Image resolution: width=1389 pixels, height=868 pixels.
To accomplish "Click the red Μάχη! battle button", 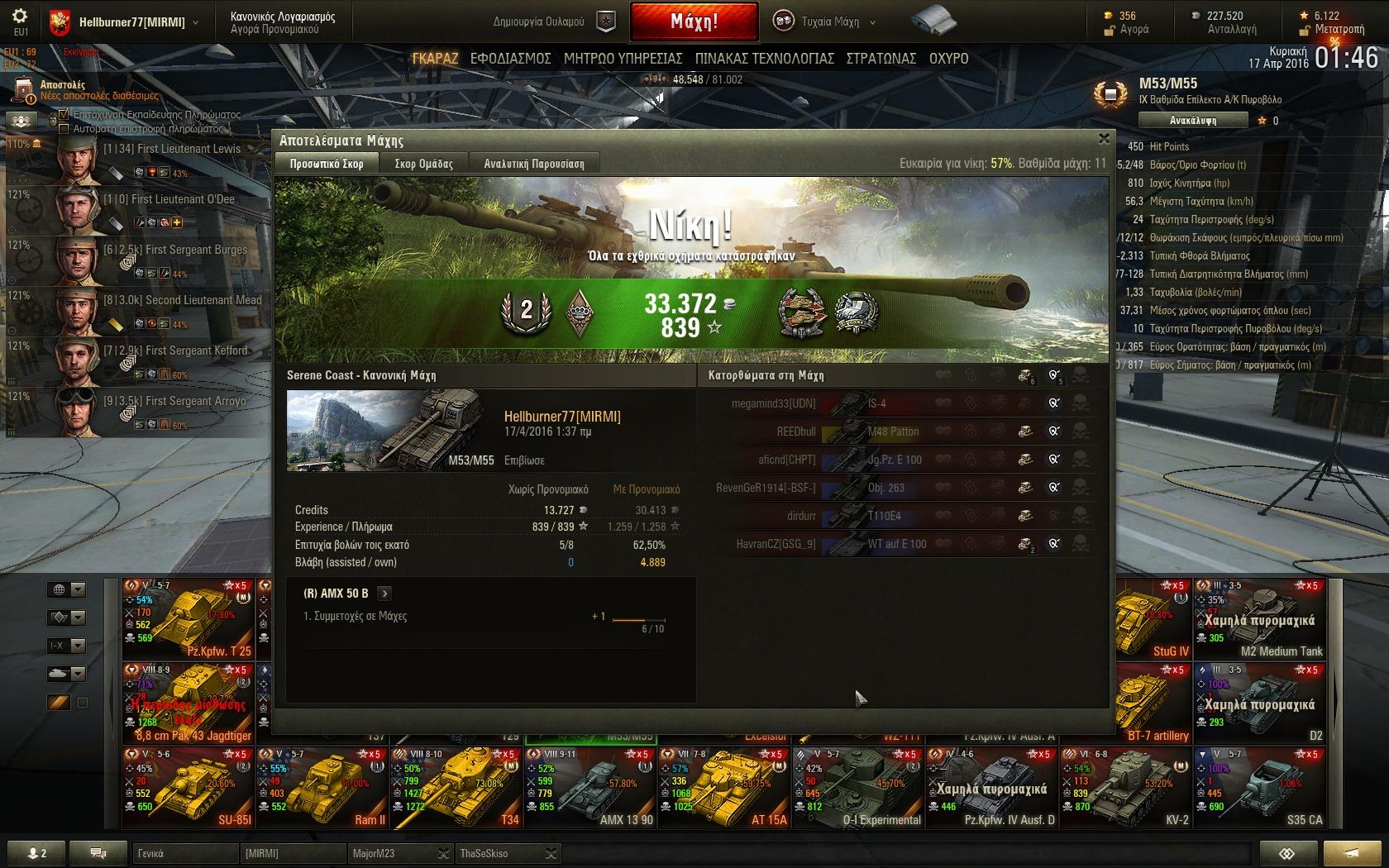I will point(694,21).
